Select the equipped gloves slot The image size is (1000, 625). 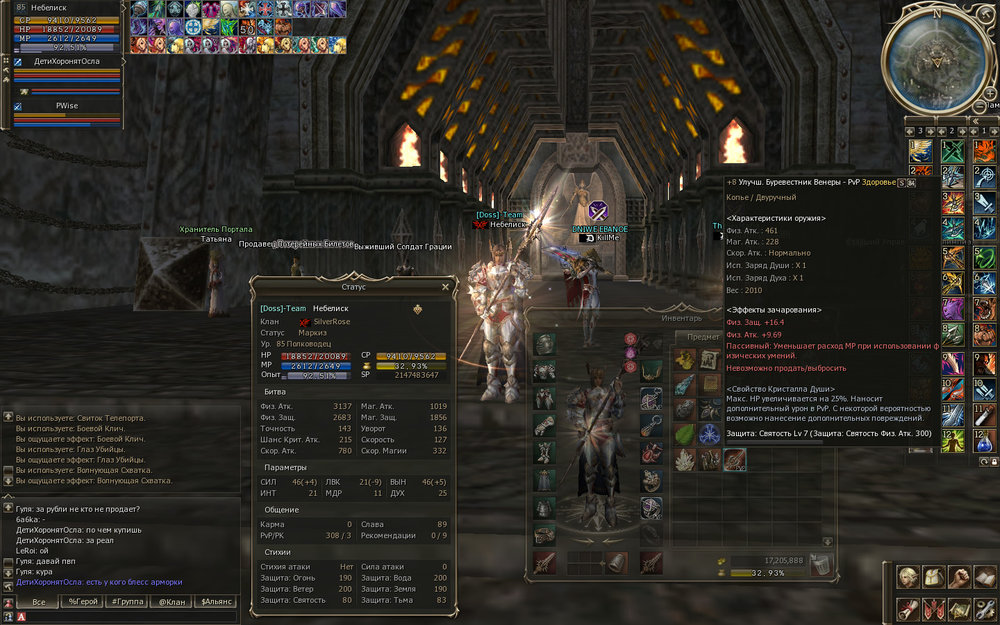click(544, 426)
